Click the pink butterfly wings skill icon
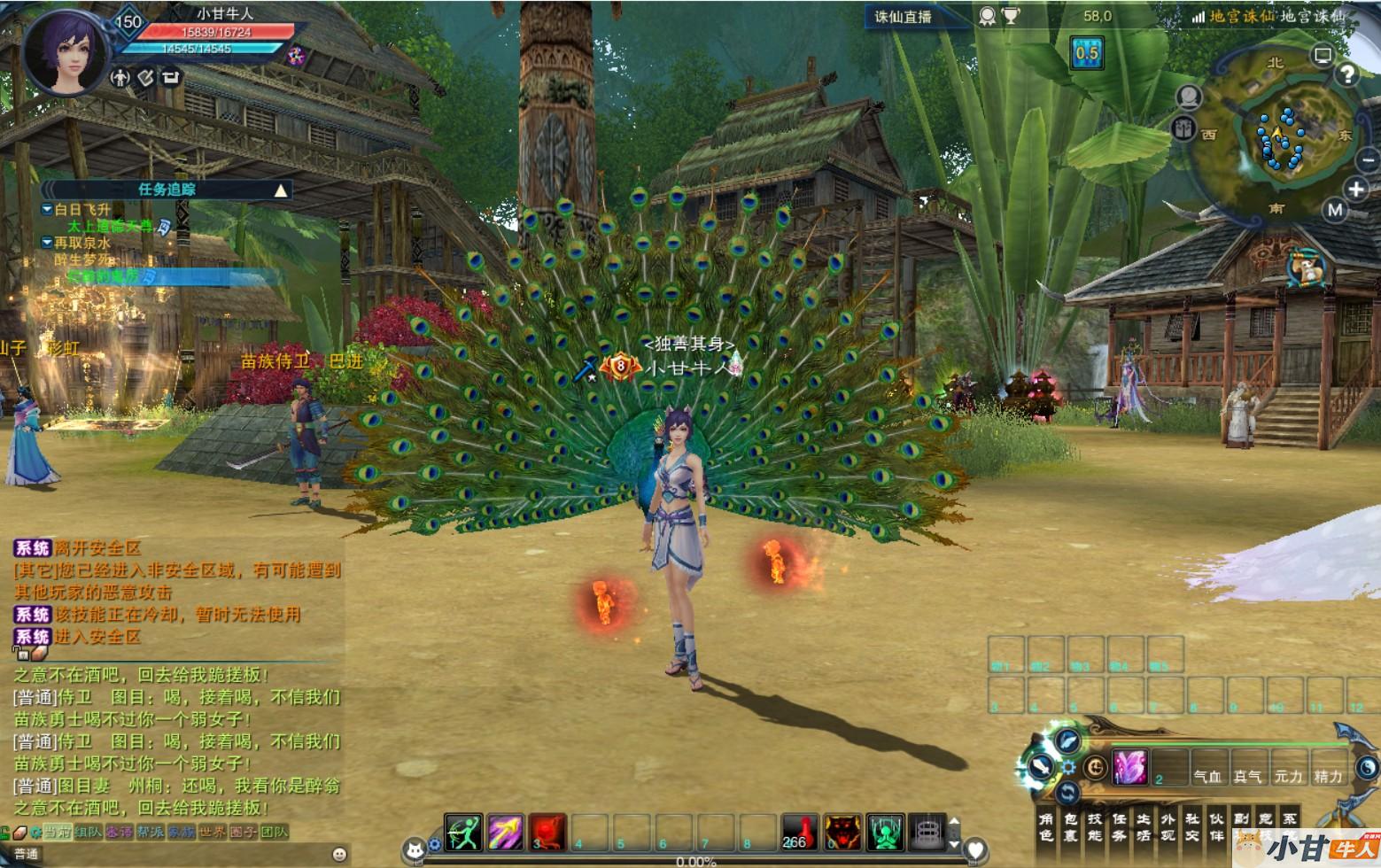 click(x=1130, y=767)
